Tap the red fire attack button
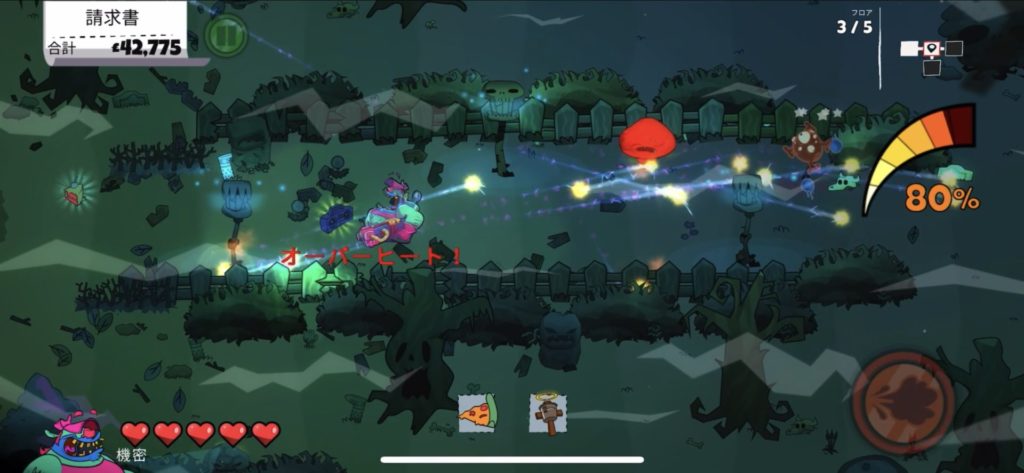Image resolution: width=1024 pixels, height=473 pixels. click(x=901, y=402)
